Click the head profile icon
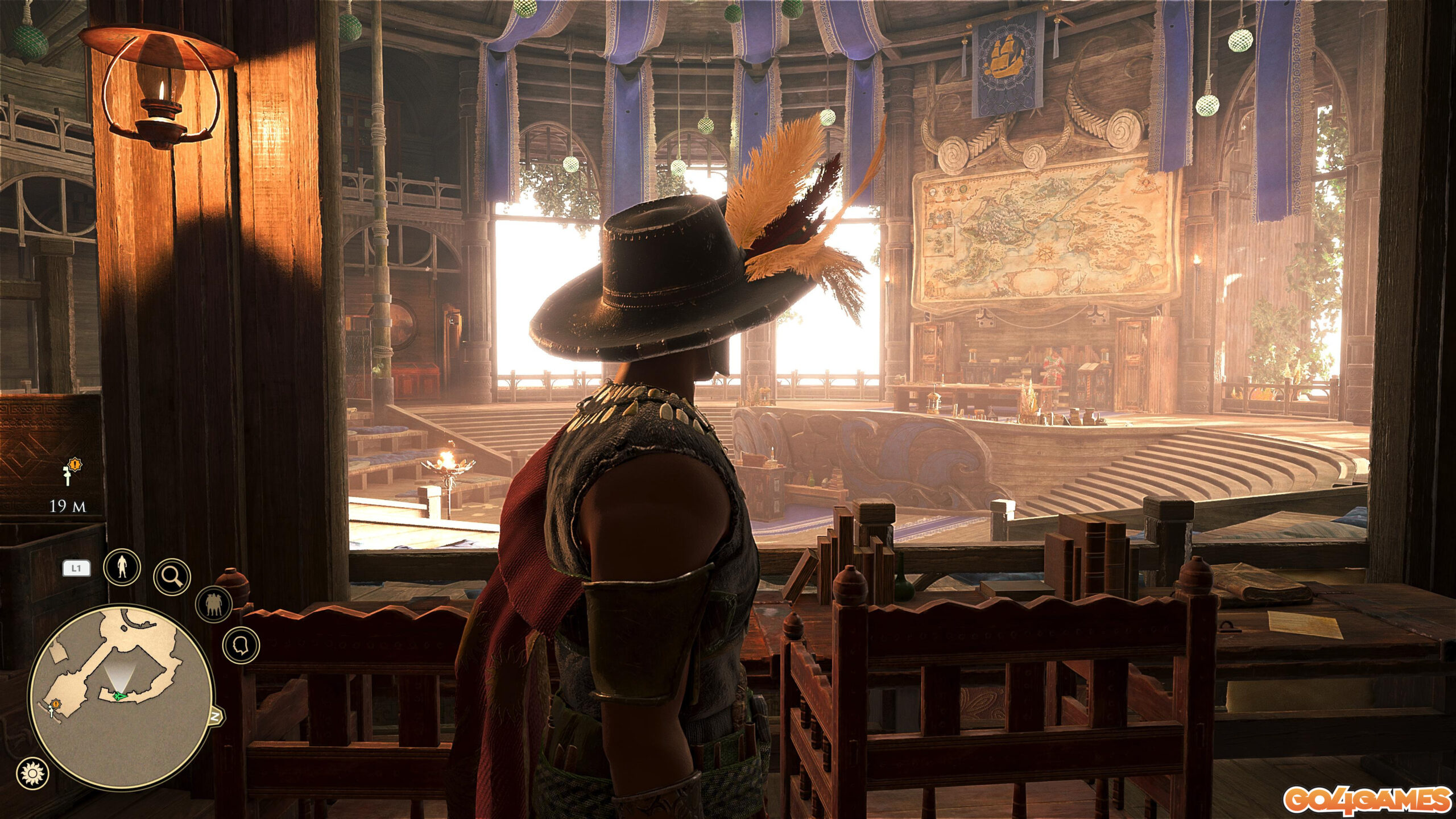The height and width of the screenshot is (819, 1456). pyautogui.click(x=241, y=645)
